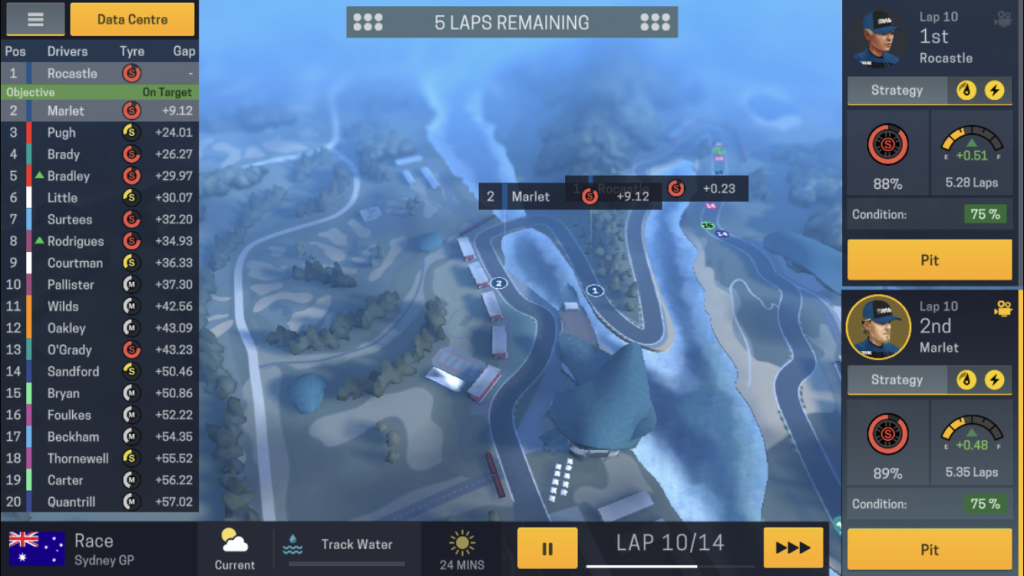Select Bradley's row in the standings
1024x576 pixels.
pyautogui.click(x=100, y=176)
